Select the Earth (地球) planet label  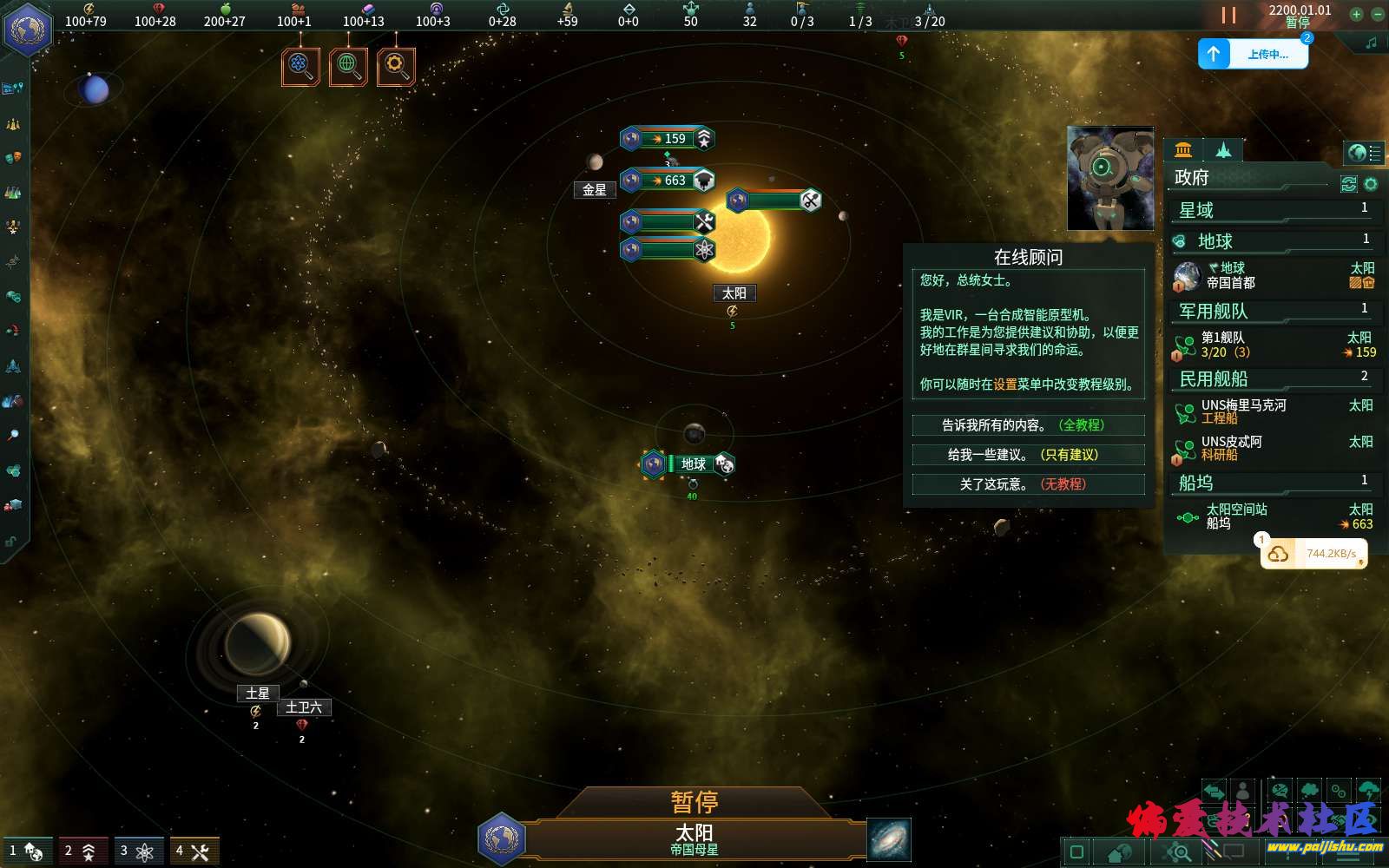(693, 464)
